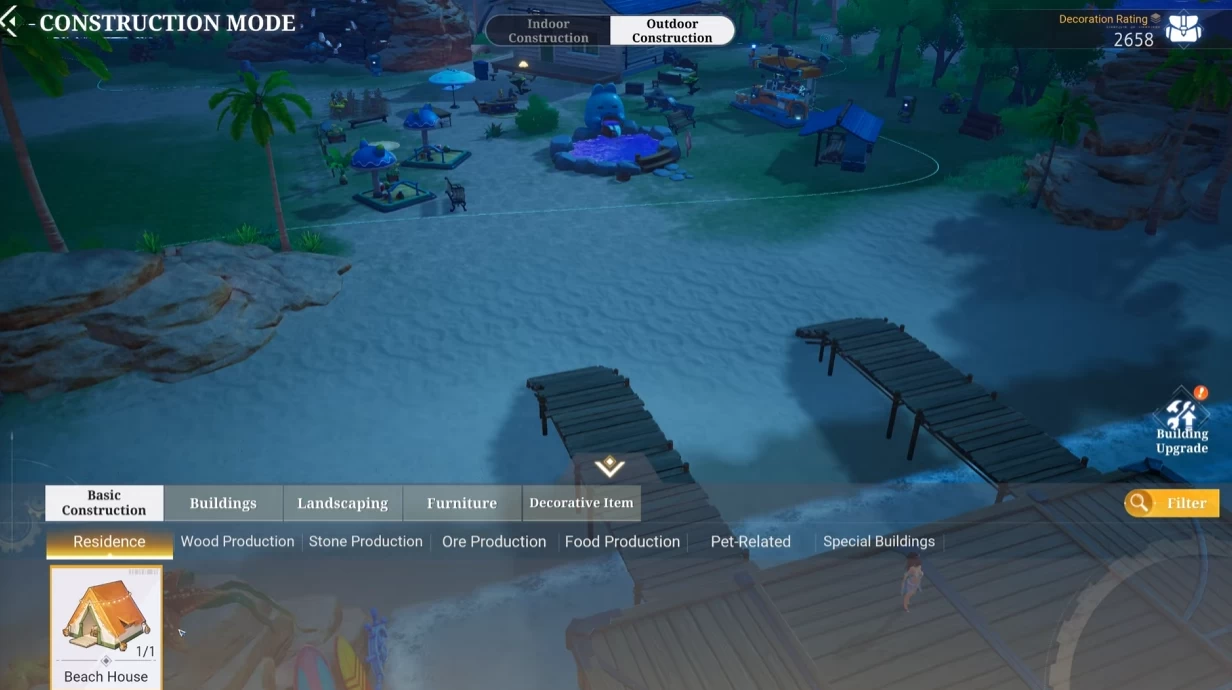Open the backpack icon beside Decoration Rating
The image size is (1232, 690).
click(x=1184, y=28)
